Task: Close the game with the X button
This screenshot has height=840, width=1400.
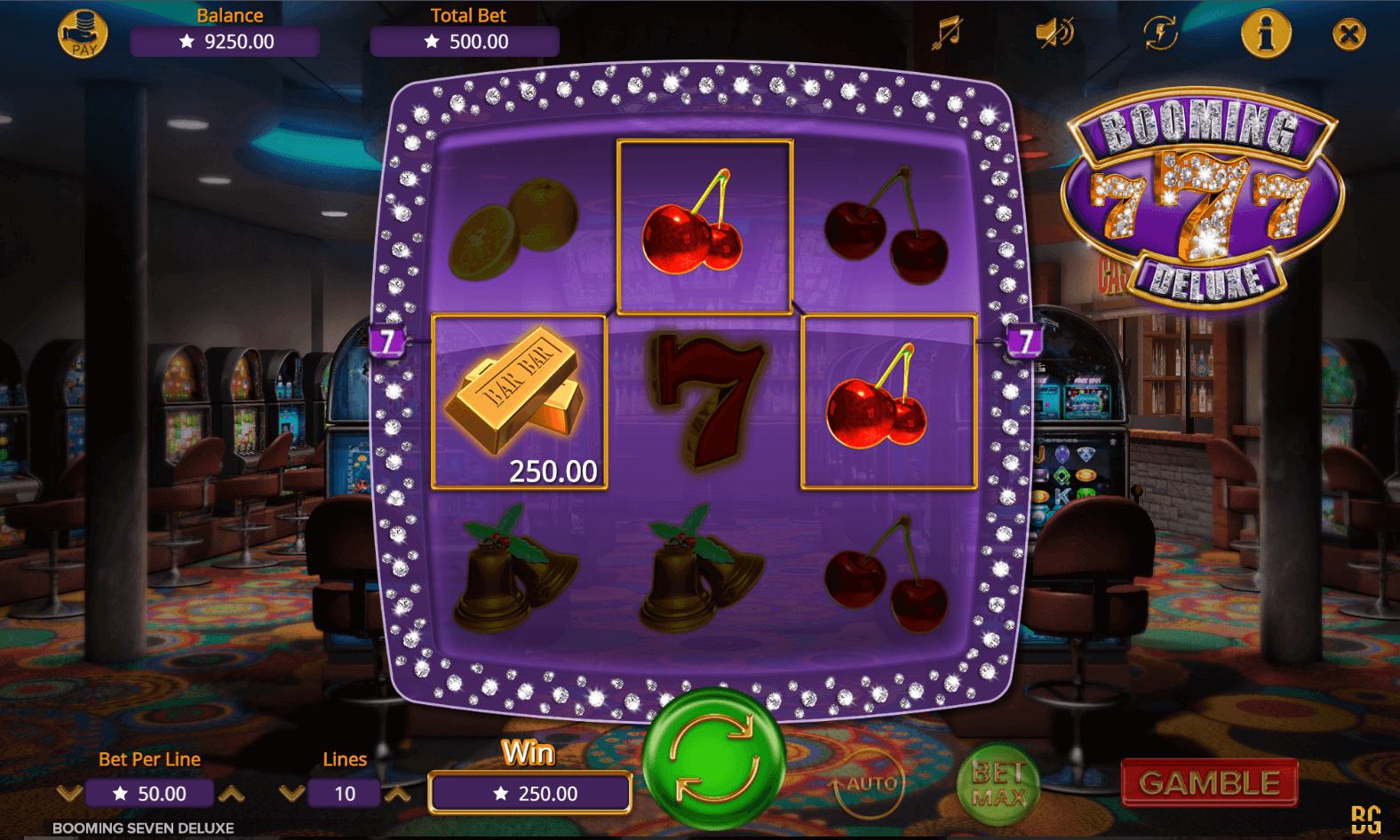Action: point(1348,35)
